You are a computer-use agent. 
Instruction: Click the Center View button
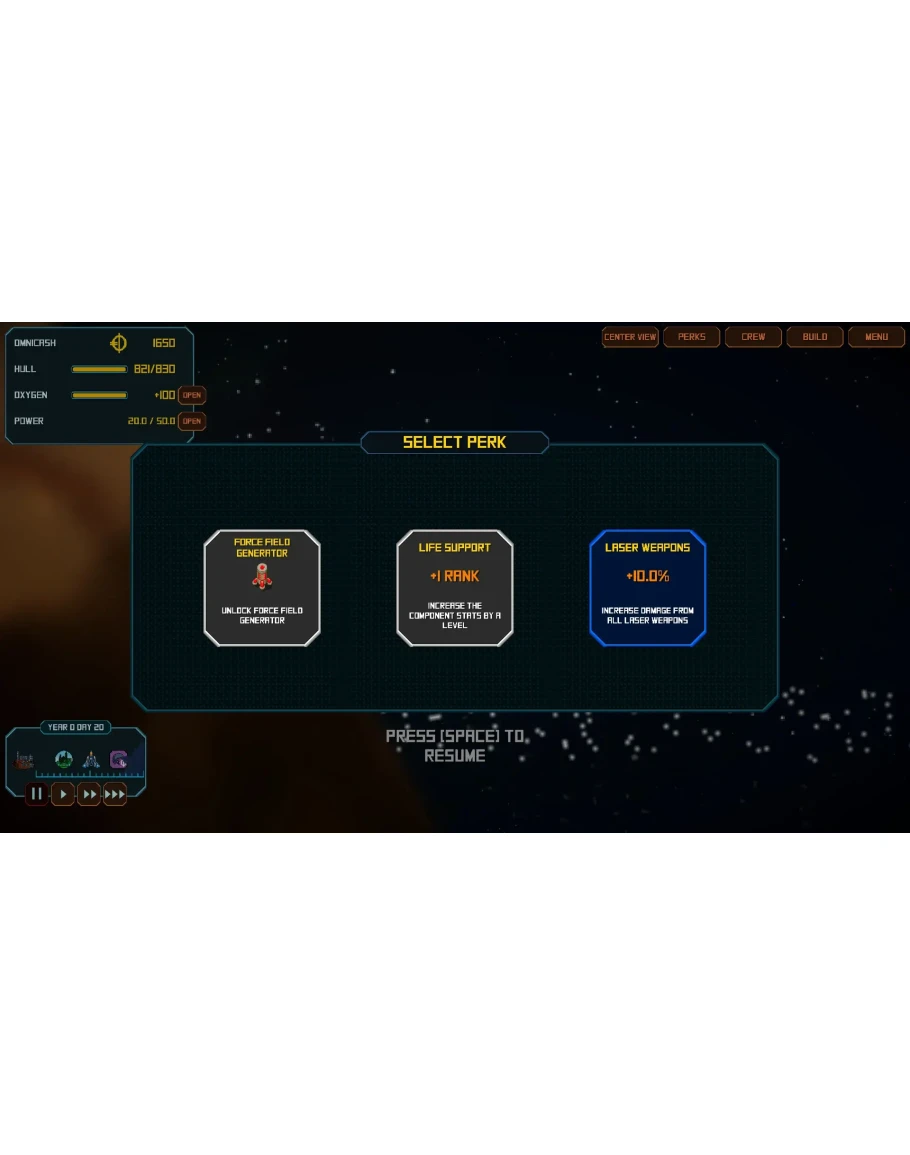(630, 337)
